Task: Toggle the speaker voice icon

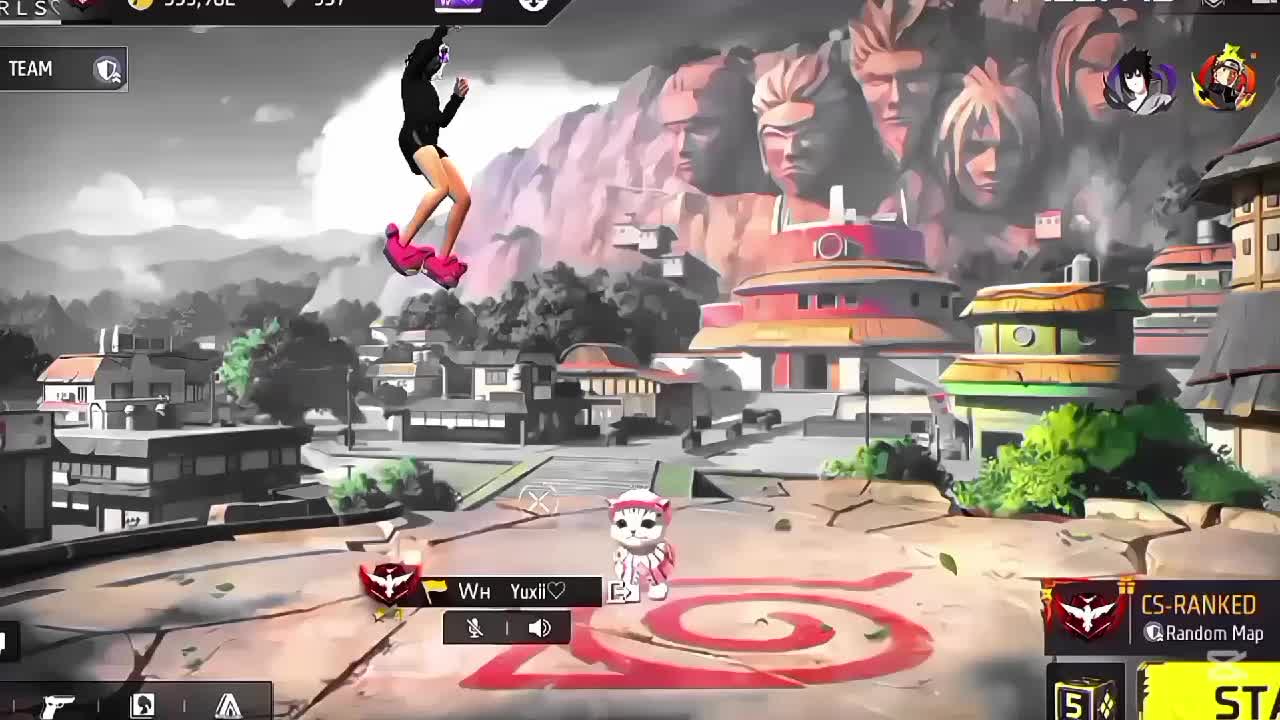Action: (540, 628)
